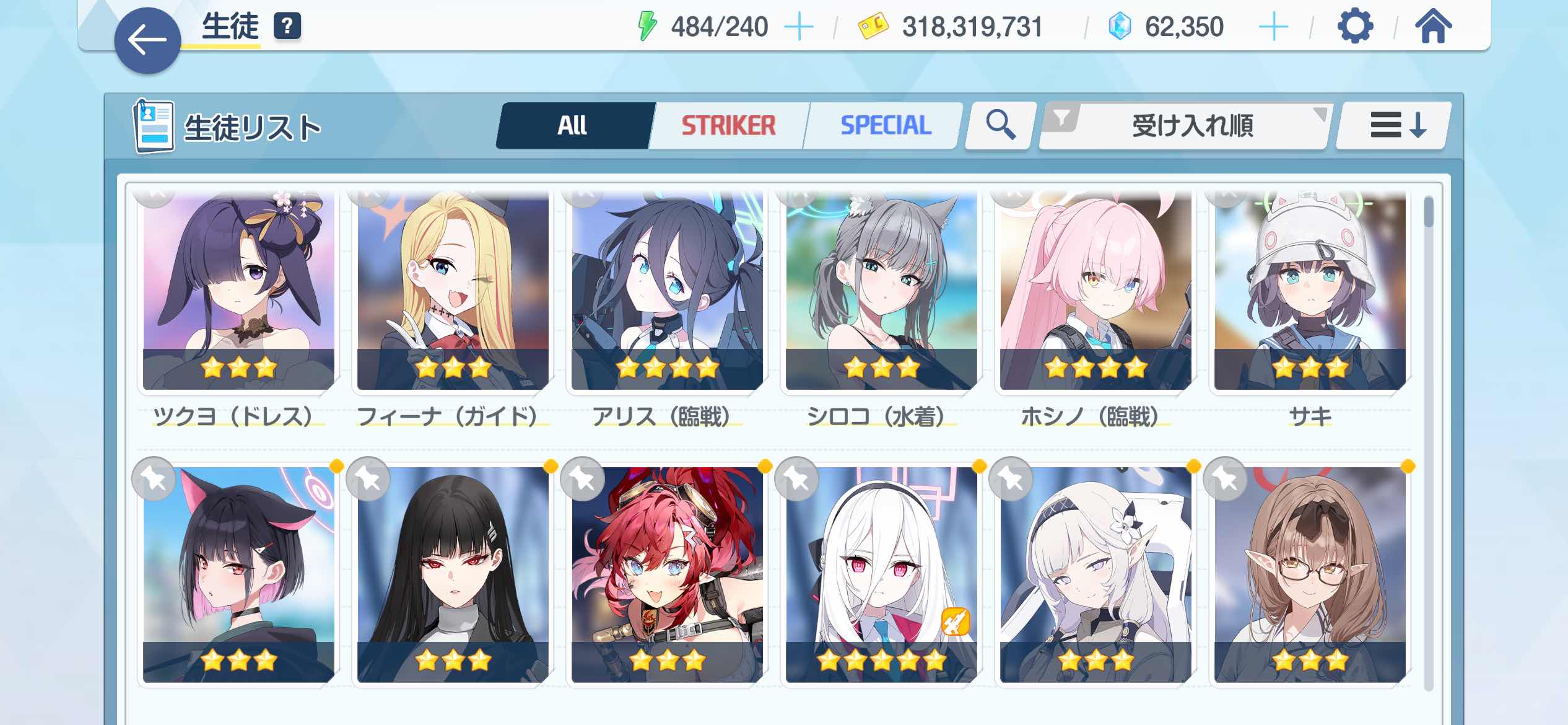The width and height of the screenshot is (1568, 725).
Task: Choose the アリス（臨戦）student card
Action: click(667, 291)
